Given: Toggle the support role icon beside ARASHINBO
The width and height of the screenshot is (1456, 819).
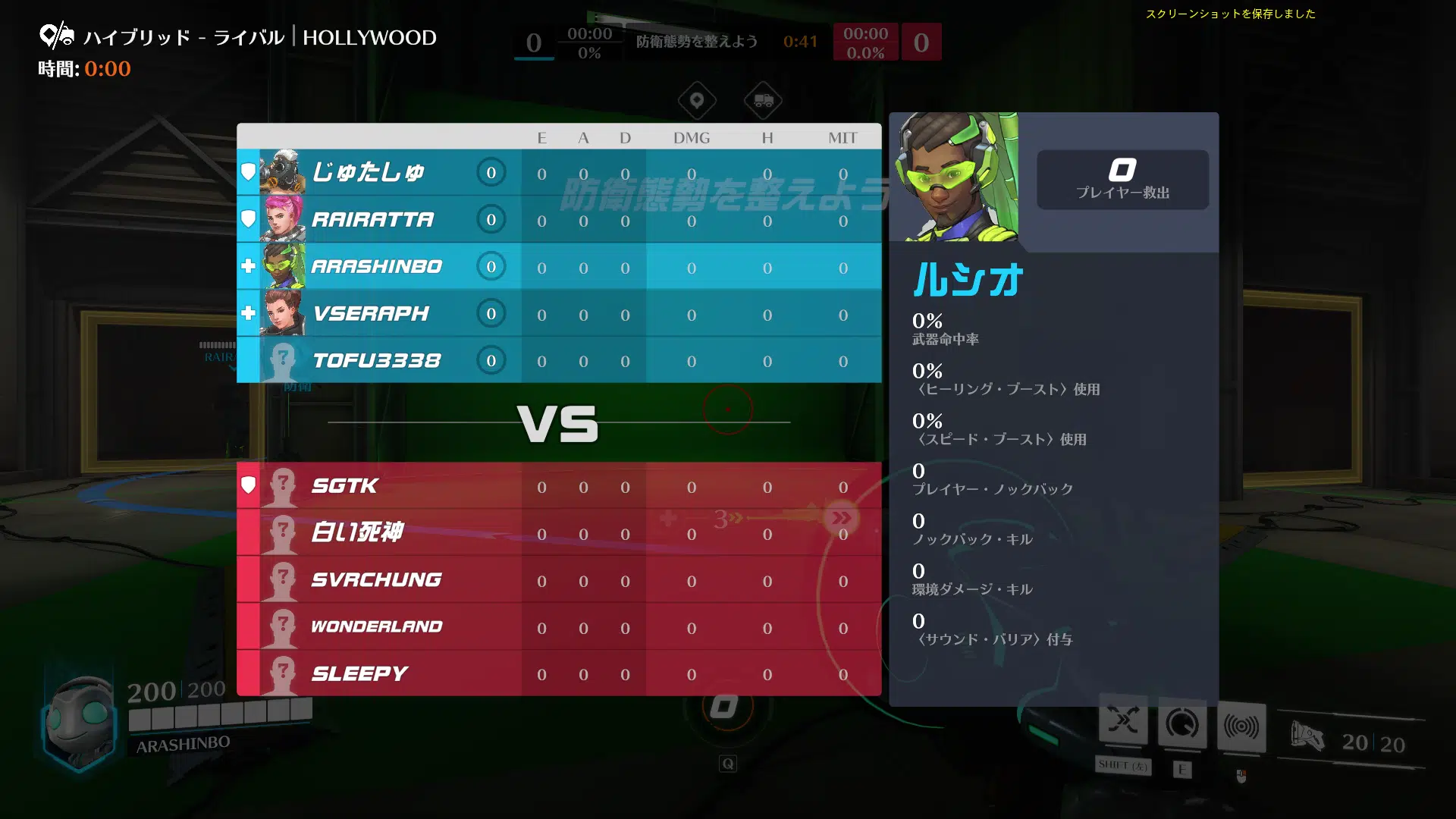Looking at the screenshot, I should point(249,266).
